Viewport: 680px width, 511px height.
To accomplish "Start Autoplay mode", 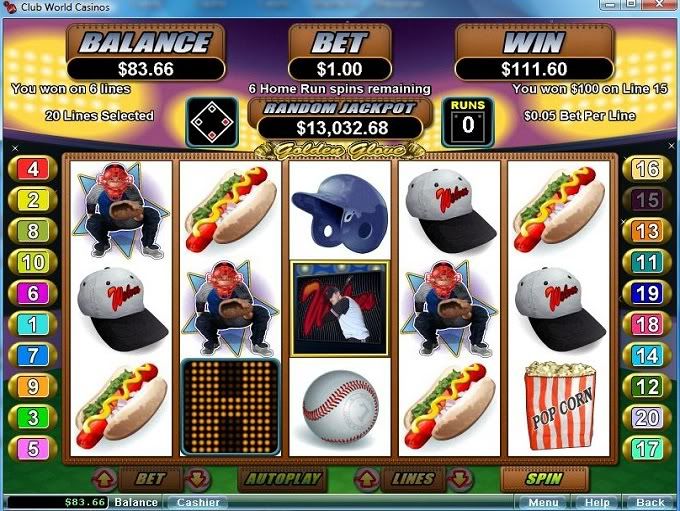I will pyautogui.click(x=283, y=479).
